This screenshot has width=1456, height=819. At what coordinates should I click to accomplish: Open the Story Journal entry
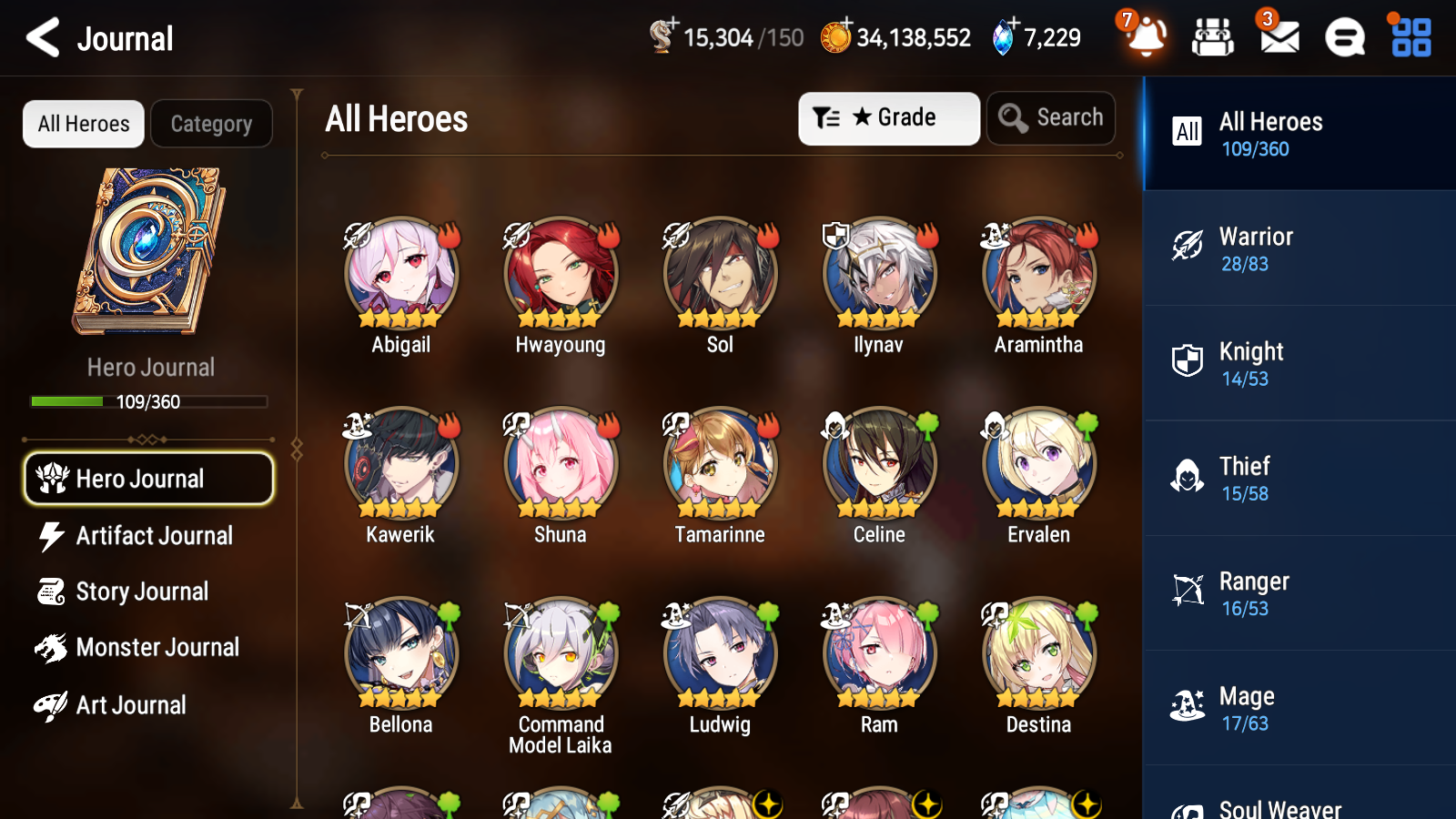(141, 591)
